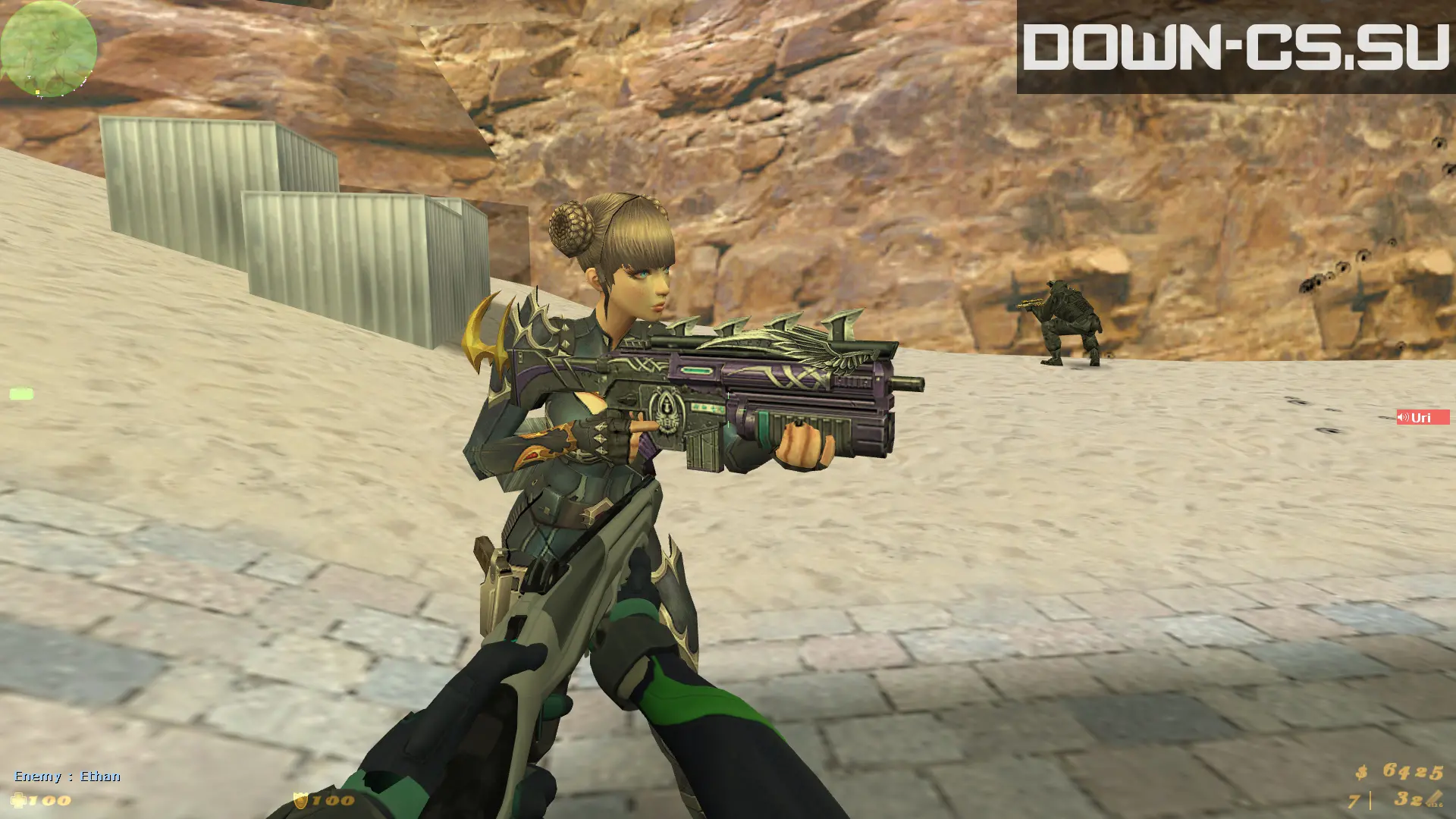Open the DOWN-CS.SU watermark link
The height and width of the screenshot is (819, 1456).
1235,47
